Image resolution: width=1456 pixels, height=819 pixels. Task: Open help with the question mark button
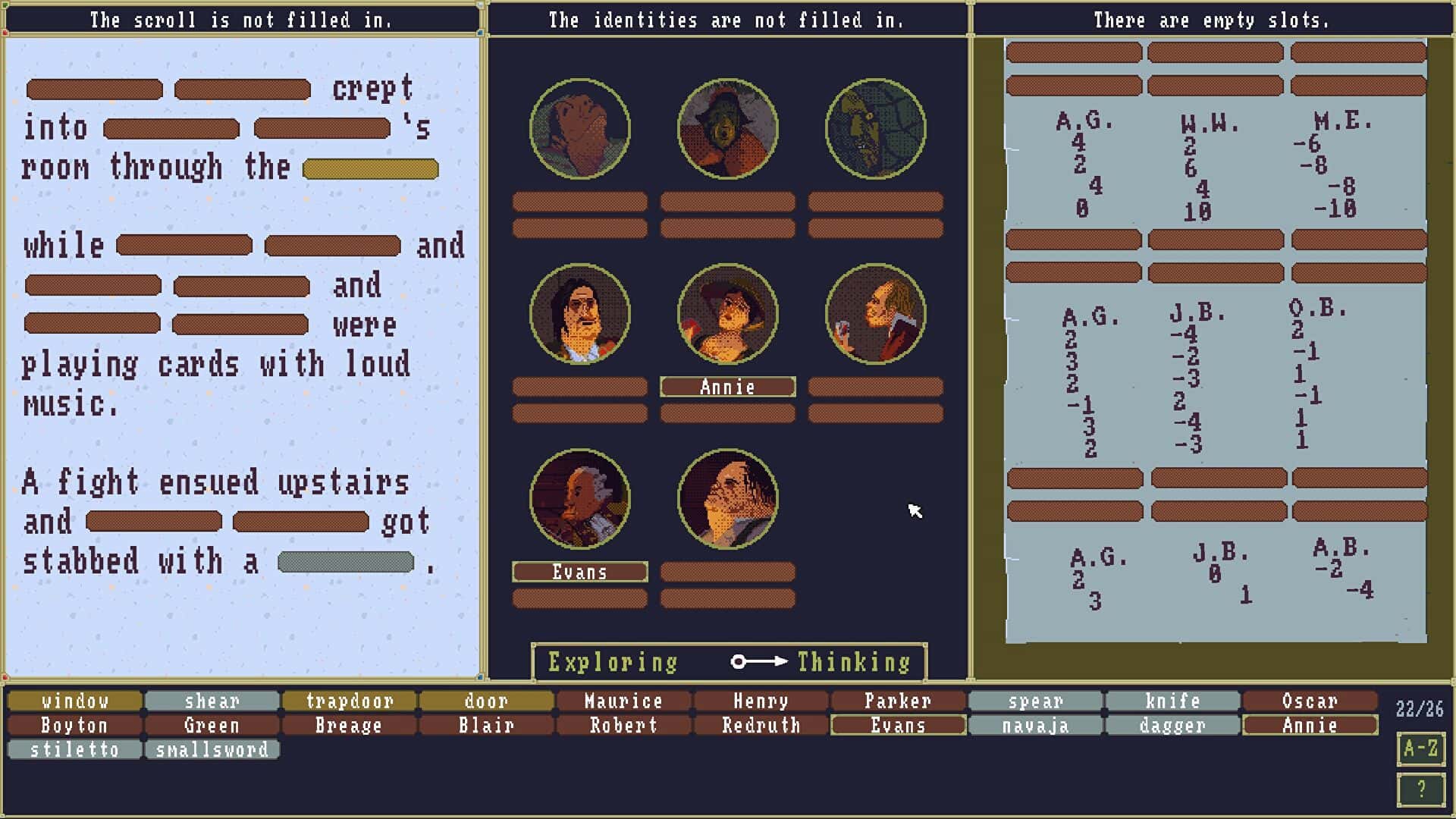pyautogui.click(x=1420, y=789)
